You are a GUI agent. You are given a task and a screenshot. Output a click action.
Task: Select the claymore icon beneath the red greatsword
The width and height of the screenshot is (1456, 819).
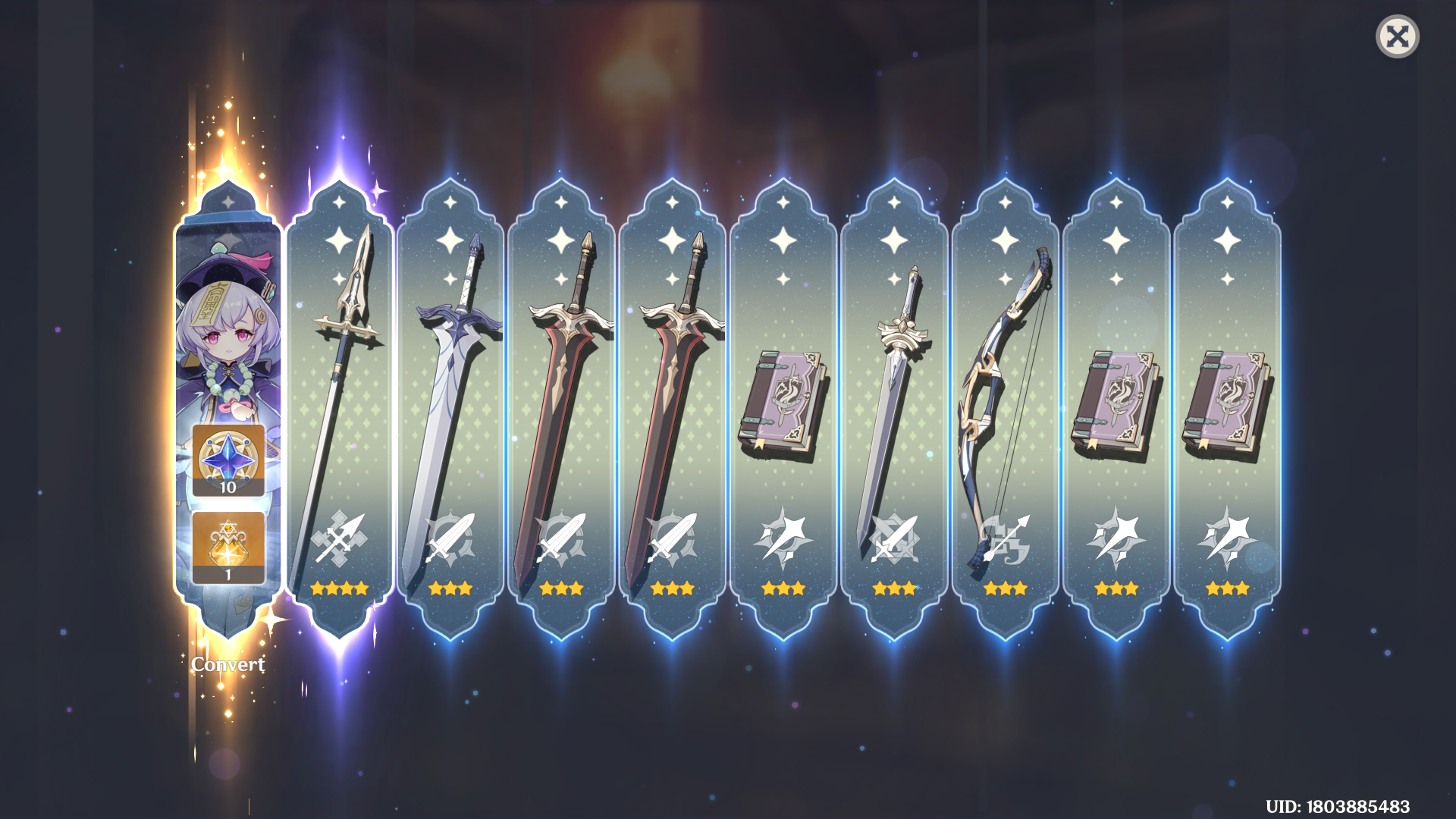(562, 540)
